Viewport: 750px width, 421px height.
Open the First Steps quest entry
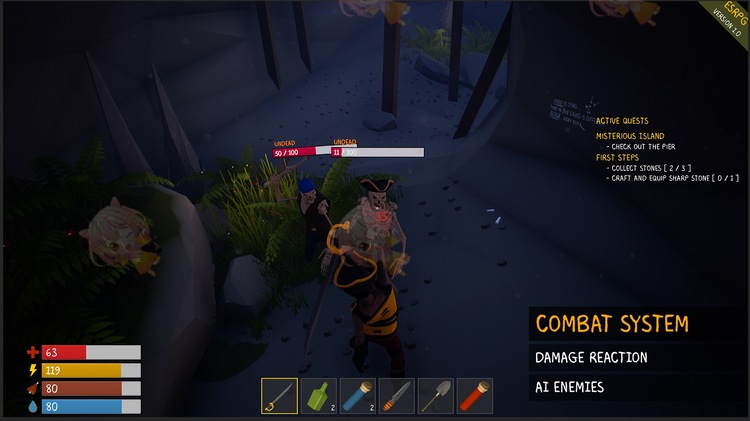[618, 157]
